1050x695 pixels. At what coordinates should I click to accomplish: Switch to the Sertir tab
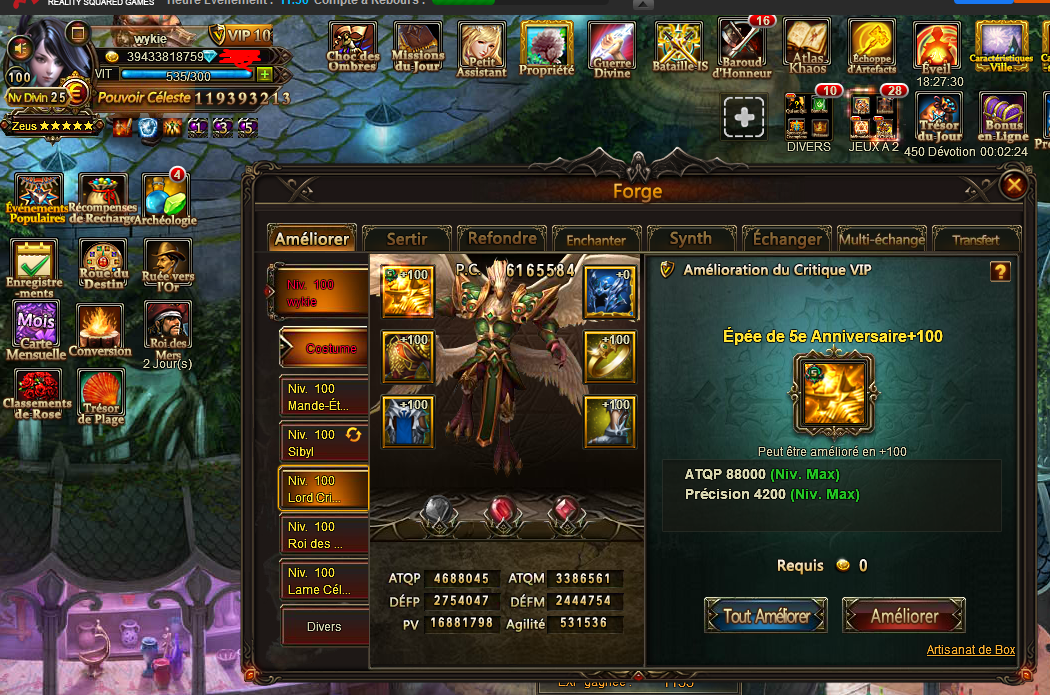[406, 239]
